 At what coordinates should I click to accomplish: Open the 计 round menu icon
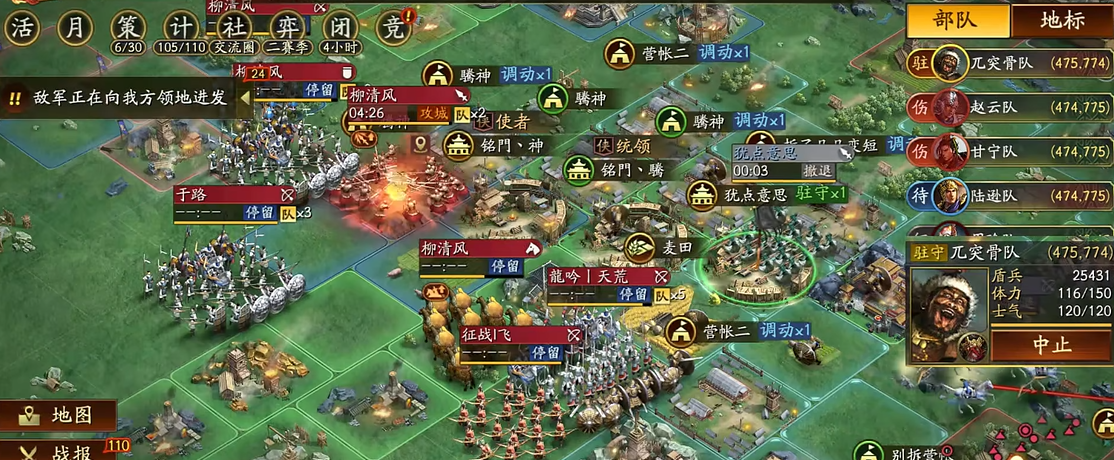(181, 28)
